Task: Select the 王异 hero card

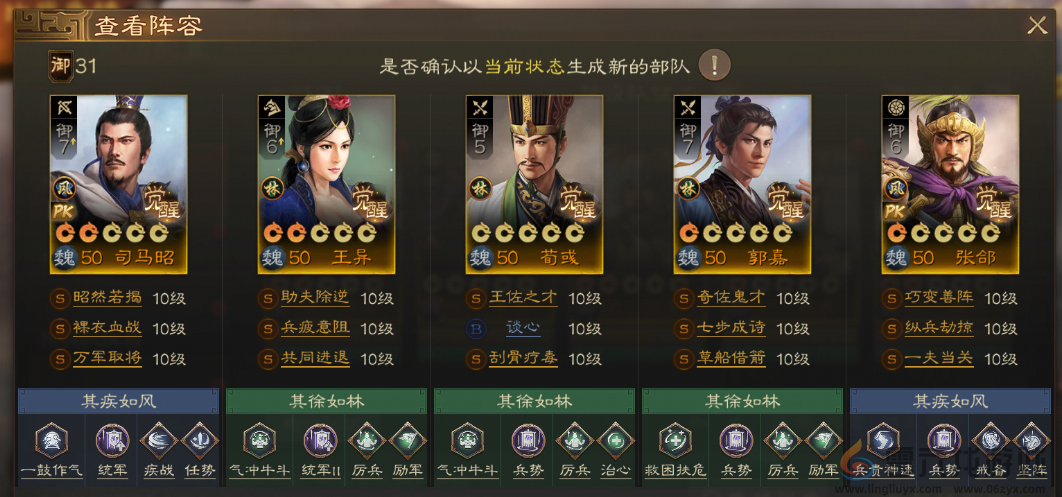Action: [x=326, y=183]
